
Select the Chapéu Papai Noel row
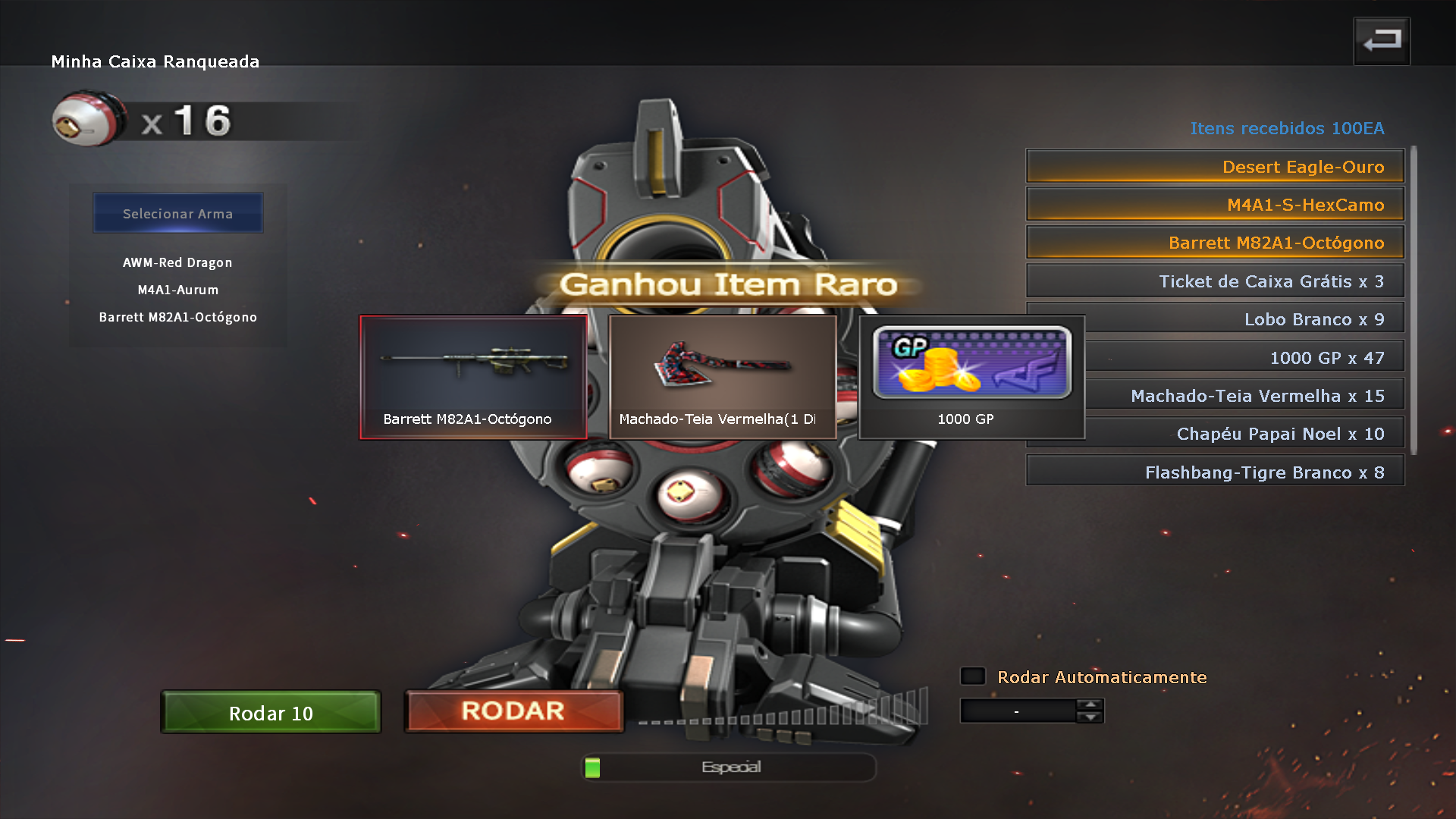click(x=1244, y=434)
